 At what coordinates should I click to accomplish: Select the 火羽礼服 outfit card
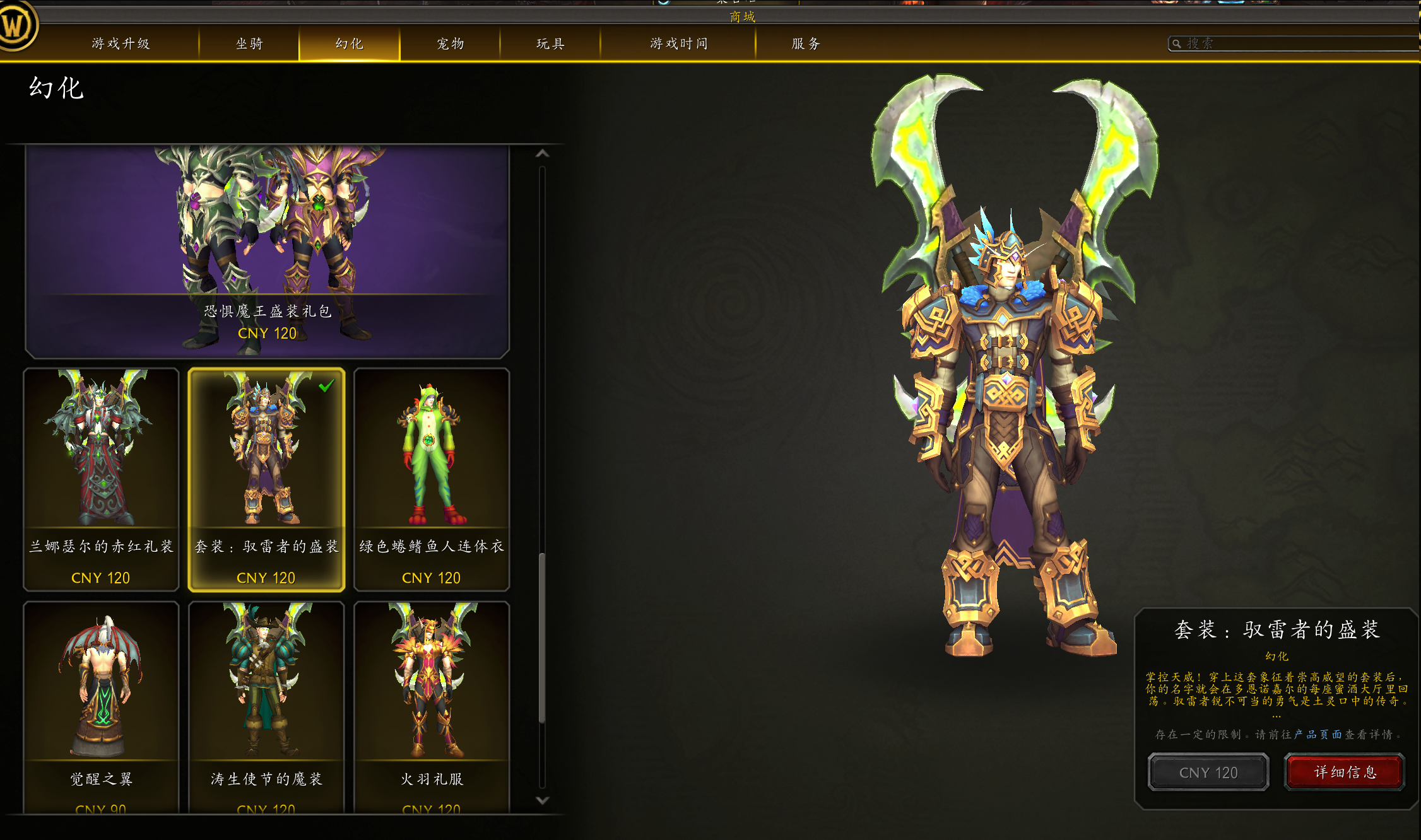point(432,706)
